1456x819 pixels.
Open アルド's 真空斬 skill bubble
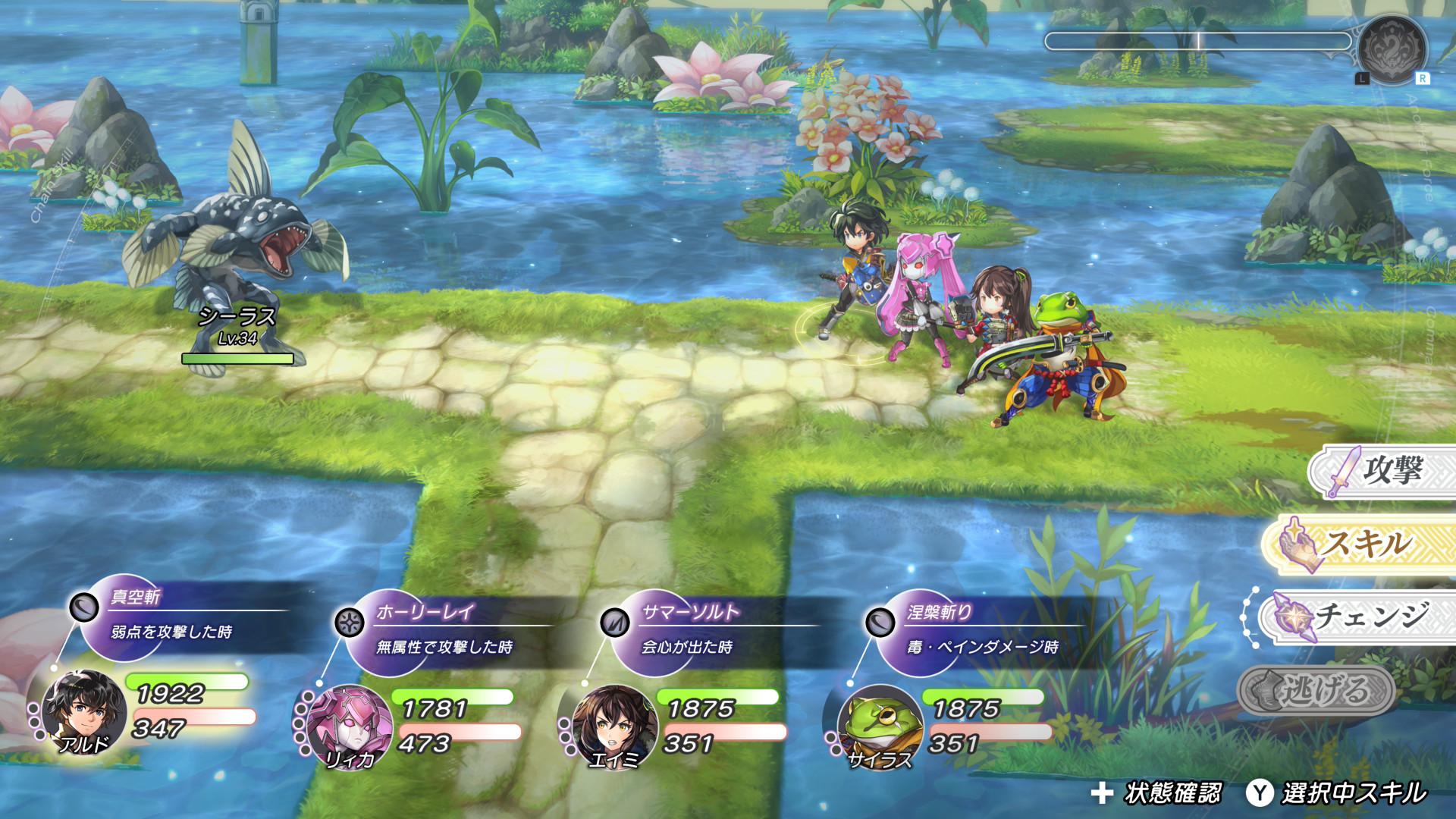click(171, 616)
